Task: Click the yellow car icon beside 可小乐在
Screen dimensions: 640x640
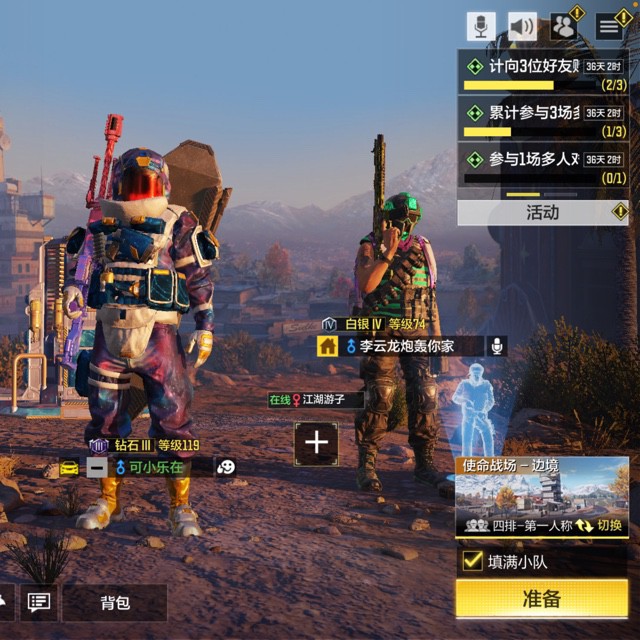Action: pos(69,467)
